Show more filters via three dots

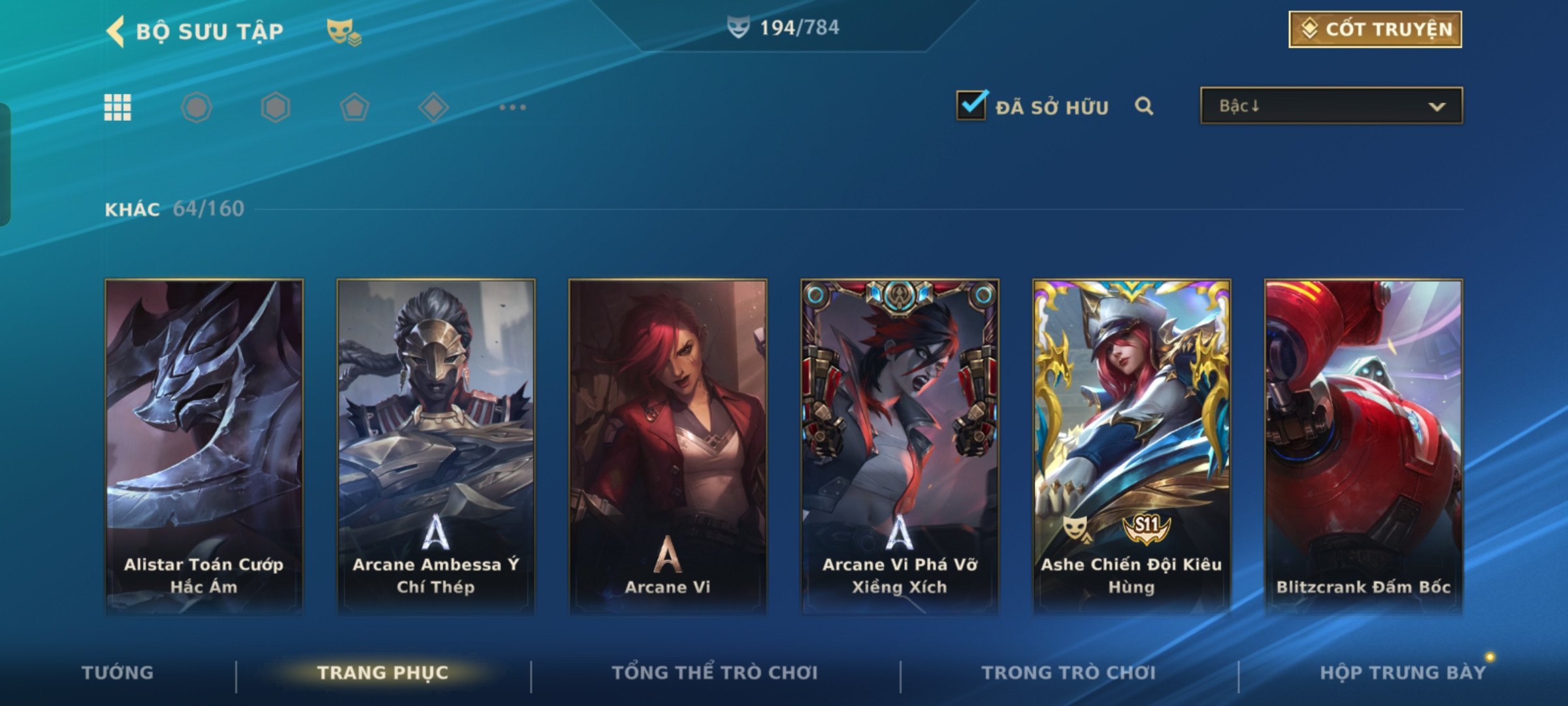click(512, 107)
